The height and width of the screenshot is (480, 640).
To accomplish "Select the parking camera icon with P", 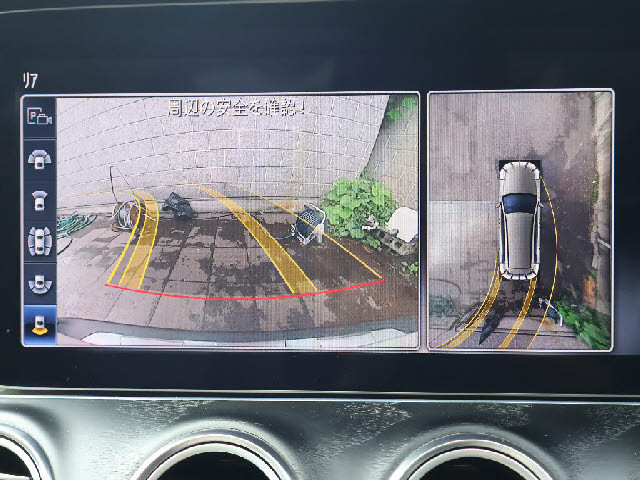I will [x=40, y=117].
